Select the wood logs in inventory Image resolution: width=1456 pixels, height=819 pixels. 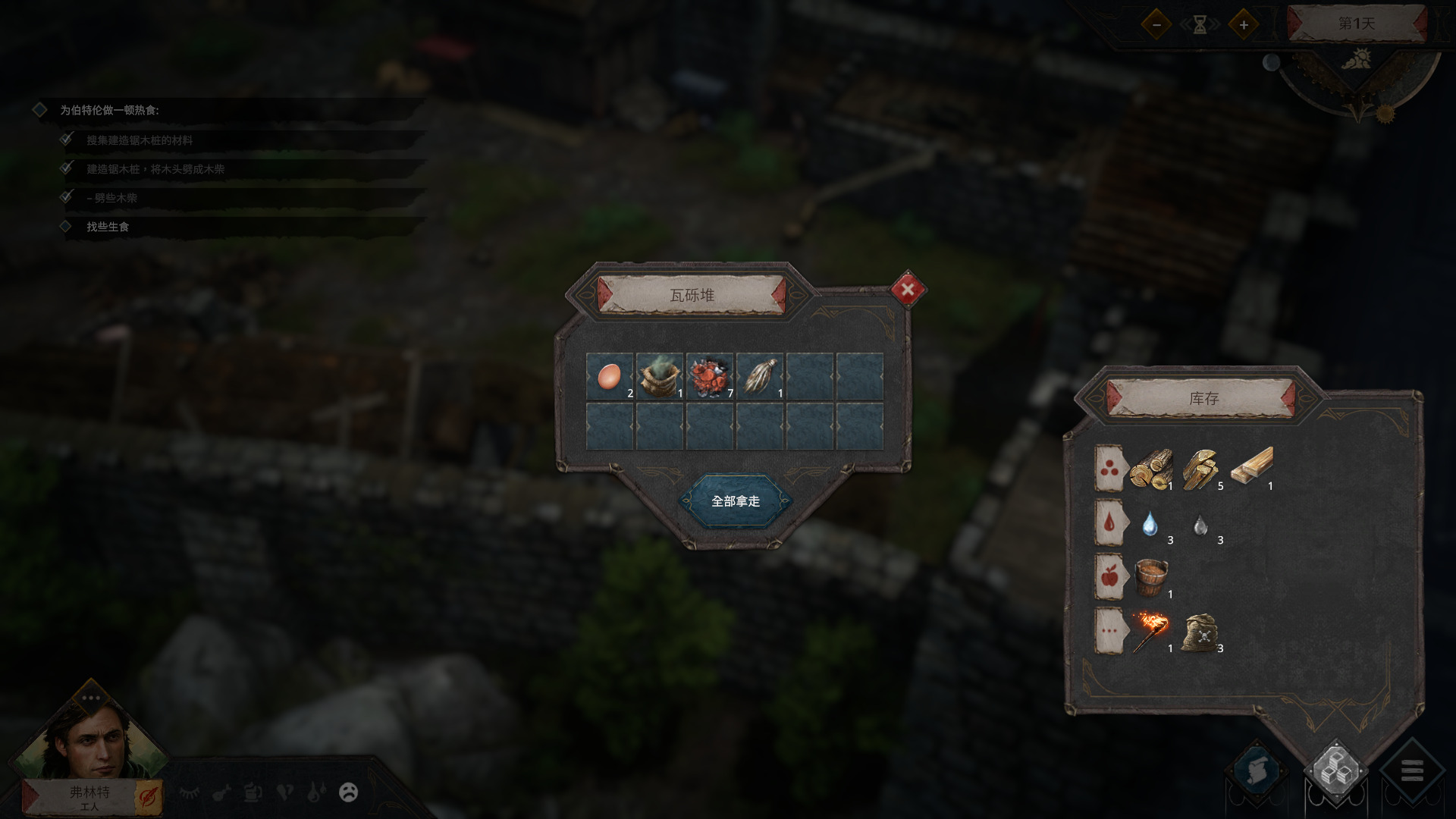tap(1150, 468)
